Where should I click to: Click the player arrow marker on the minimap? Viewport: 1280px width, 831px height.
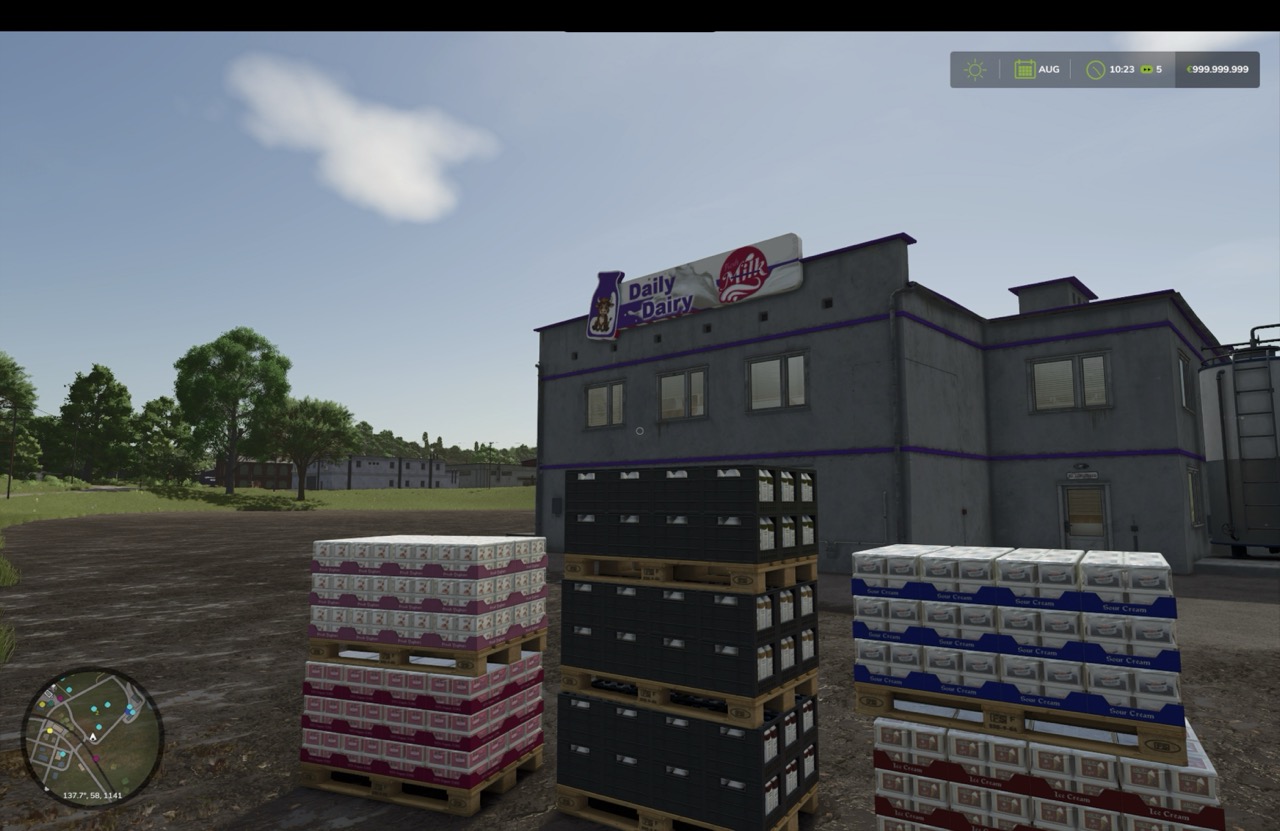coord(93,737)
